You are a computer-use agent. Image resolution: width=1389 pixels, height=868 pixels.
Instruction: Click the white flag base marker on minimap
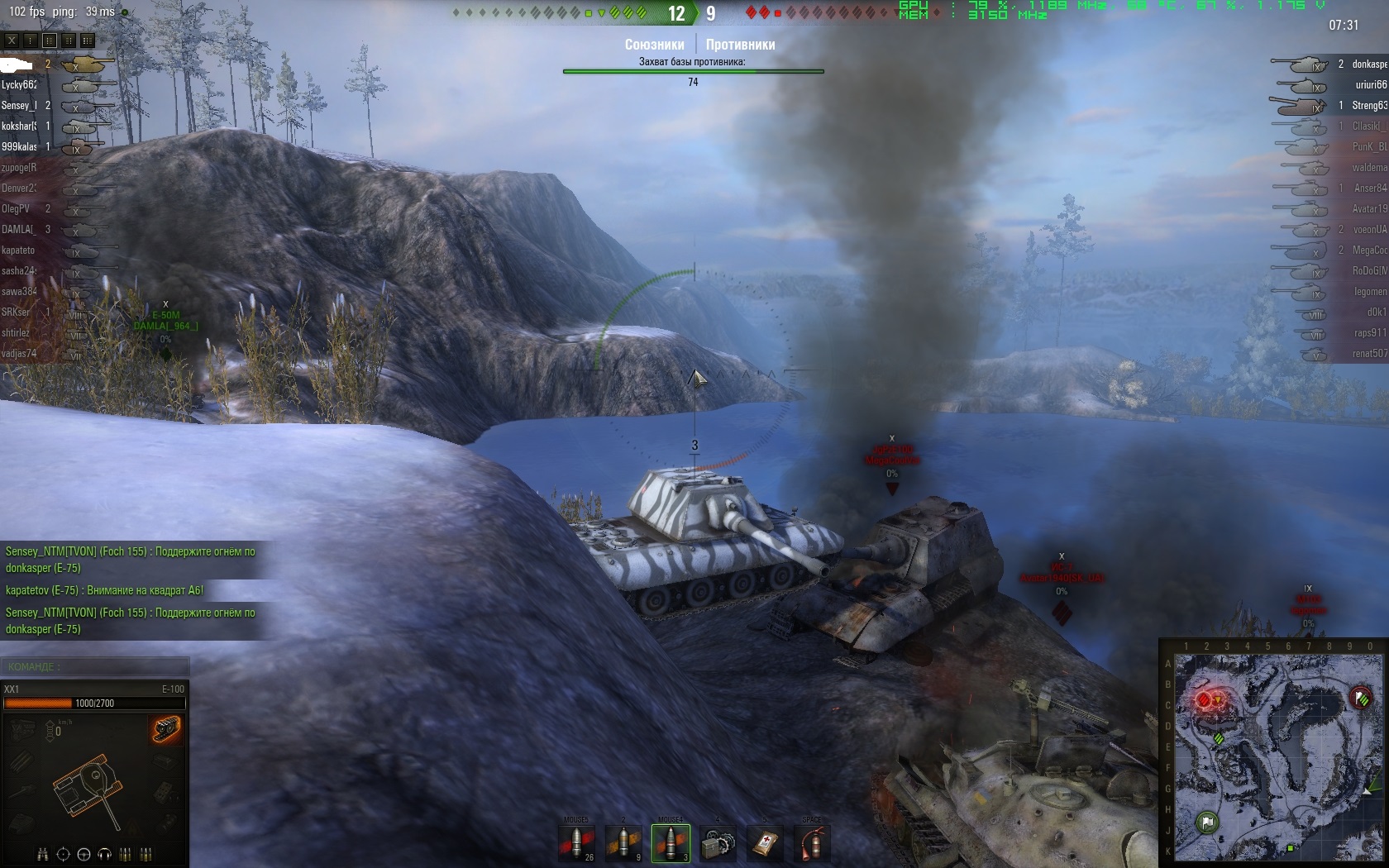click(x=1207, y=822)
